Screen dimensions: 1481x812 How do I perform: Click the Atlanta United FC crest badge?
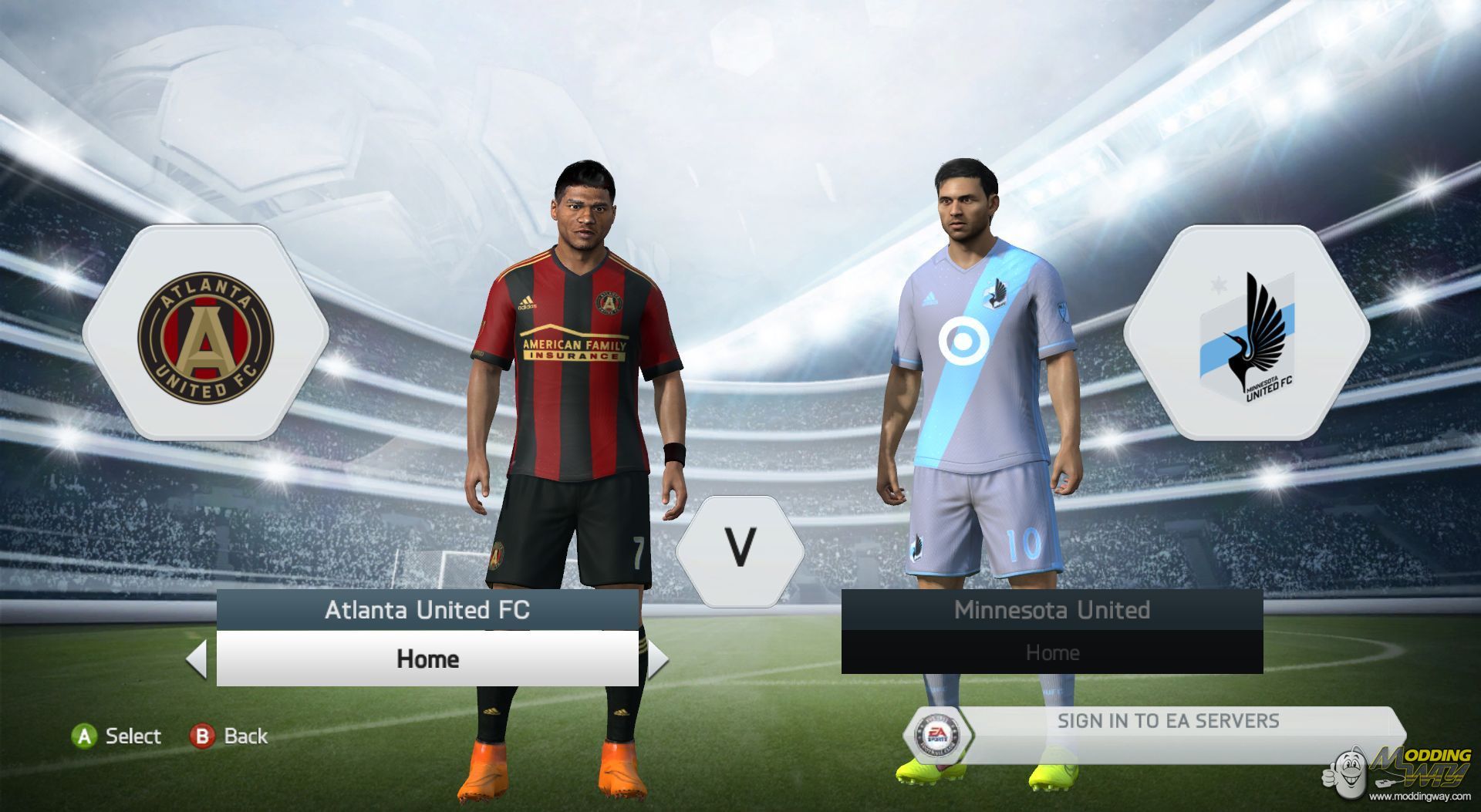click(x=205, y=337)
